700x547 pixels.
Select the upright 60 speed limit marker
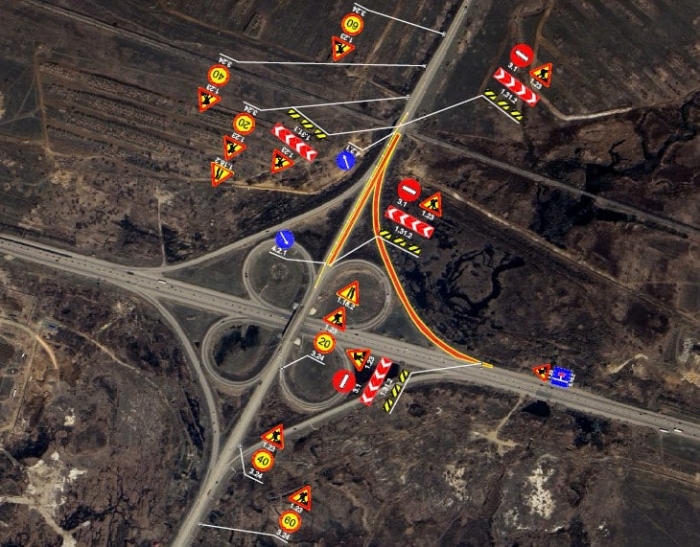[x=289, y=520]
